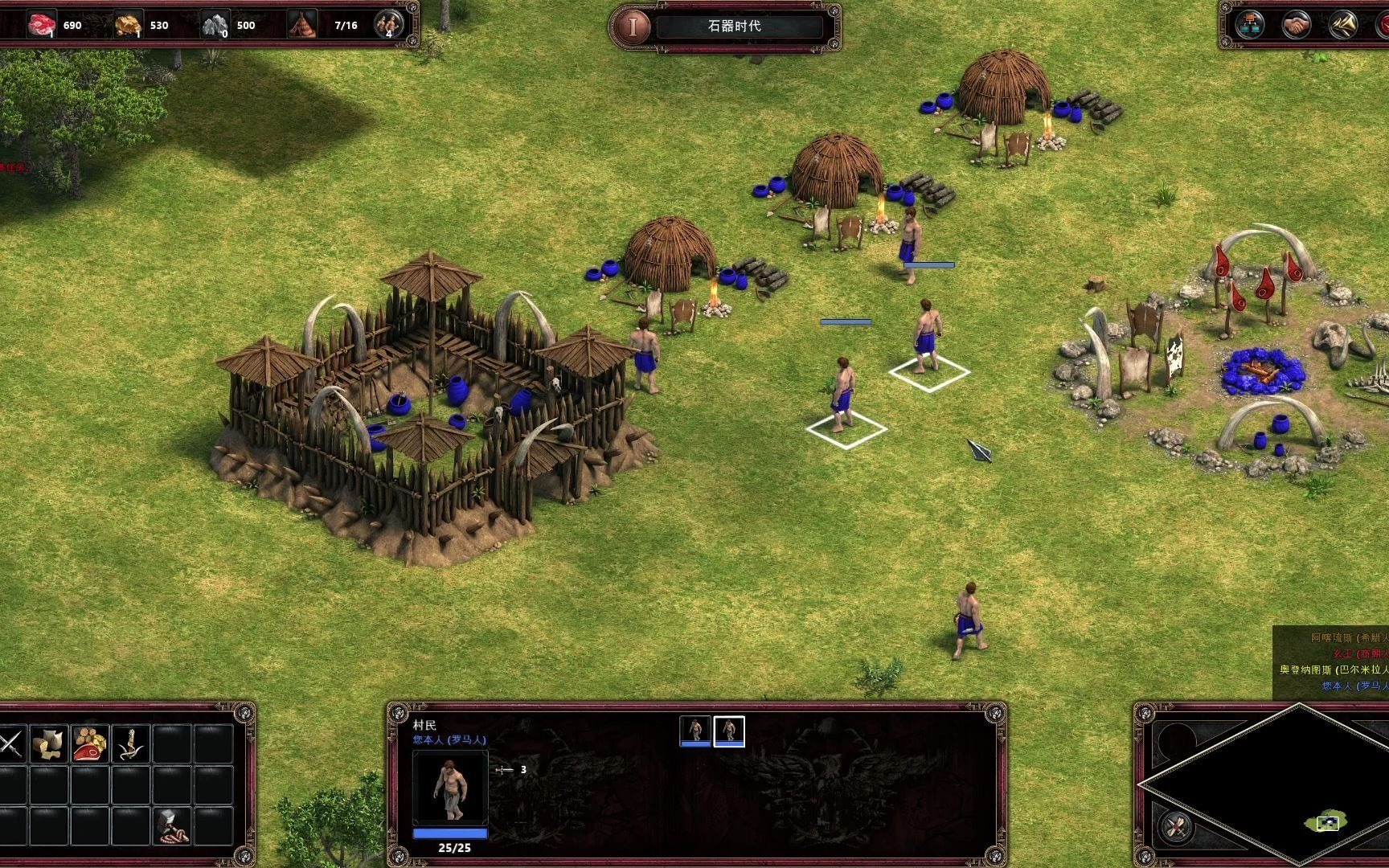Open the bread and sacks build command

coord(49,744)
